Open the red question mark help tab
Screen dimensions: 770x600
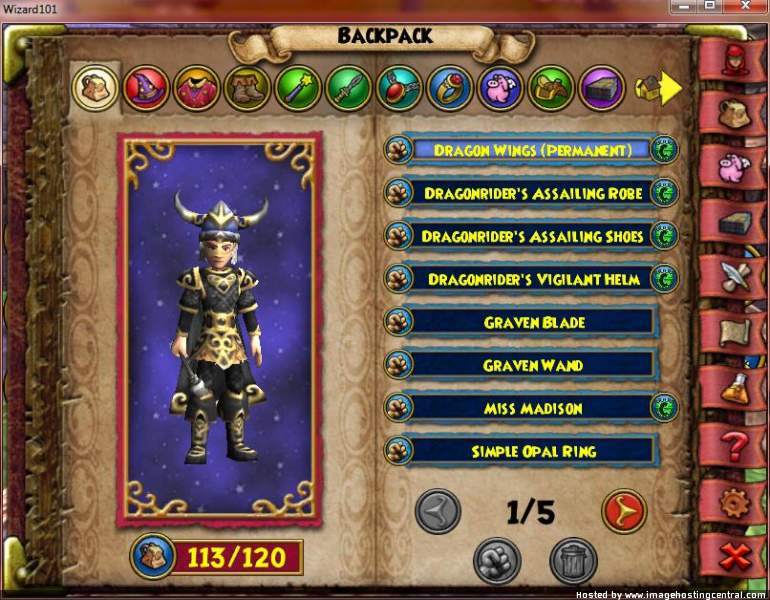[x=735, y=439]
